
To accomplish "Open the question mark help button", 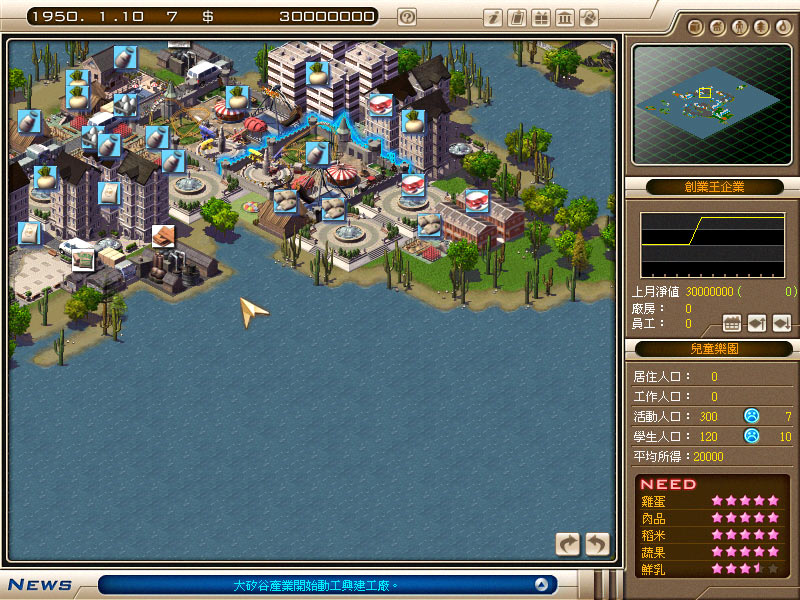I will tap(407, 16).
